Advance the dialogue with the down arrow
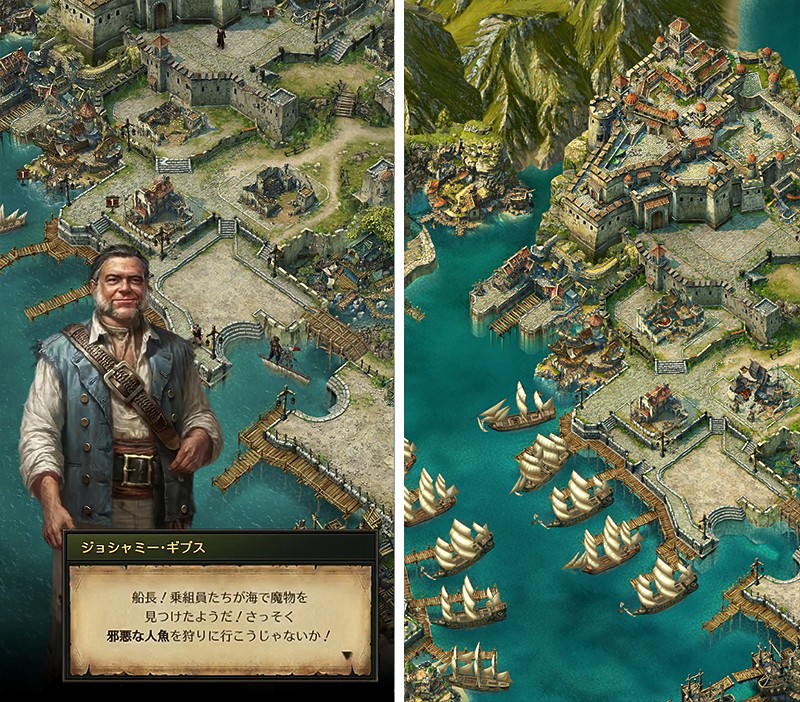 [x=346, y=657]
